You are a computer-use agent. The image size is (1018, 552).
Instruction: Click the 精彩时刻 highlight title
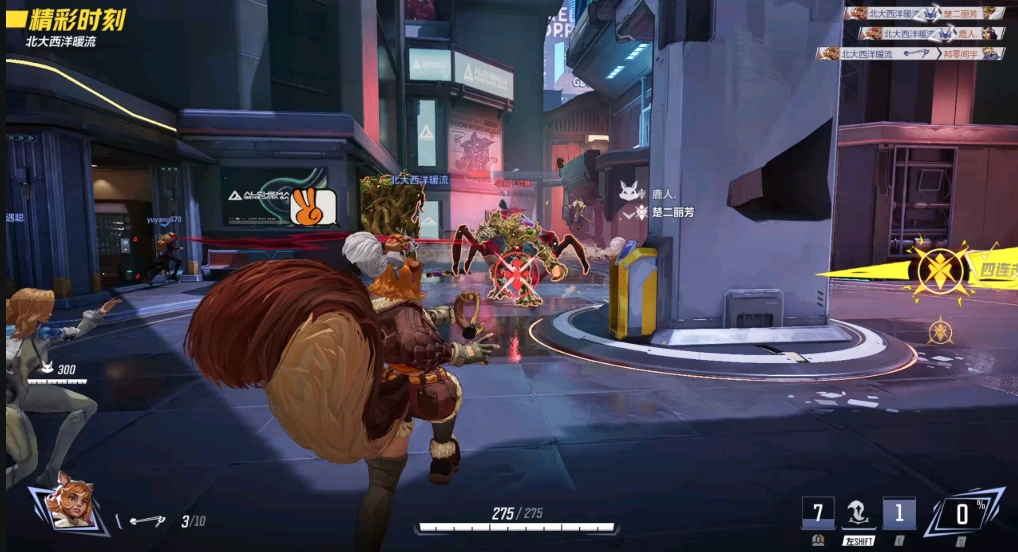click(x=75, y=20)
